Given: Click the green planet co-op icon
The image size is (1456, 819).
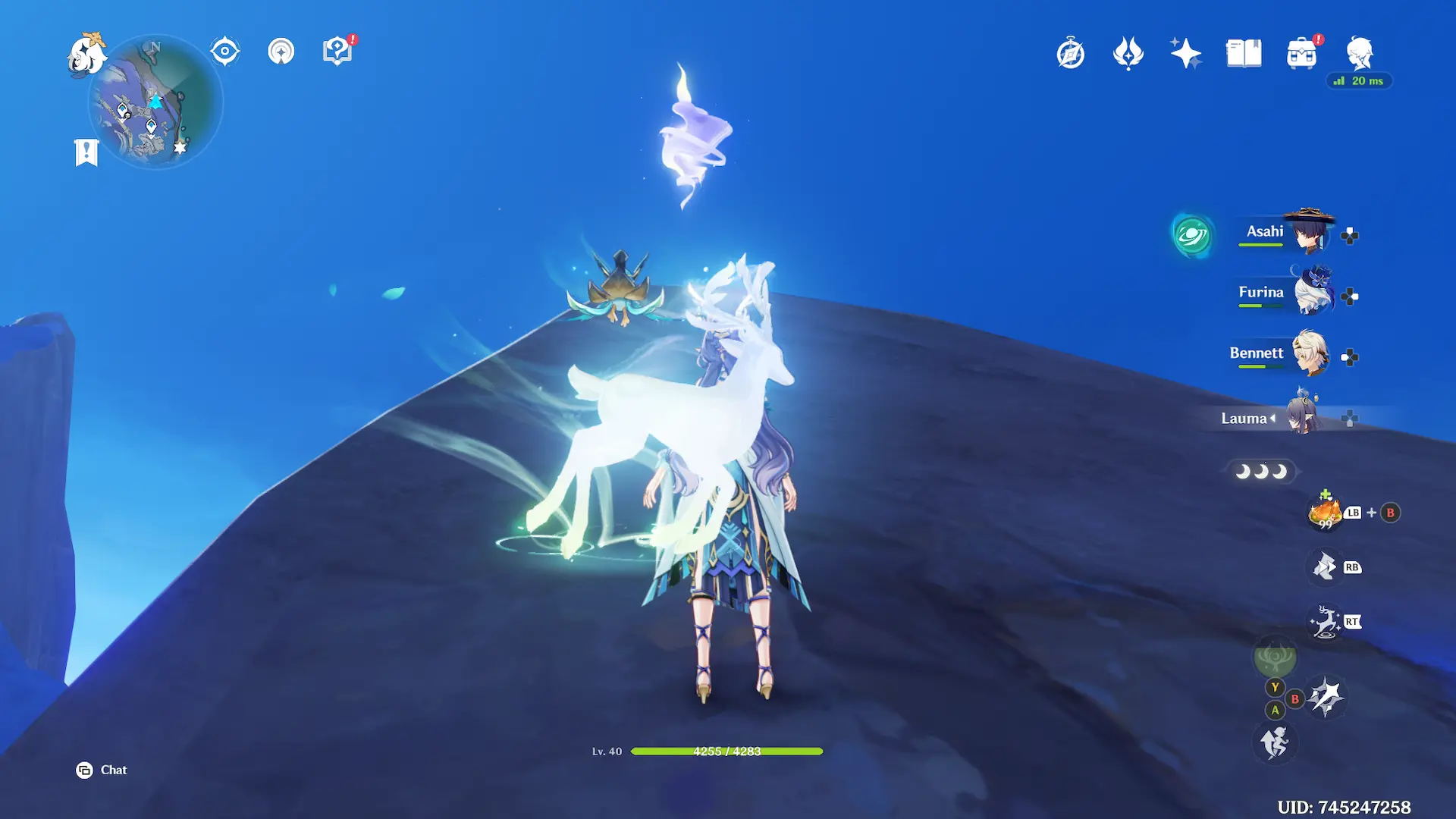Looking at the screenshot, I should [1191, 235].
